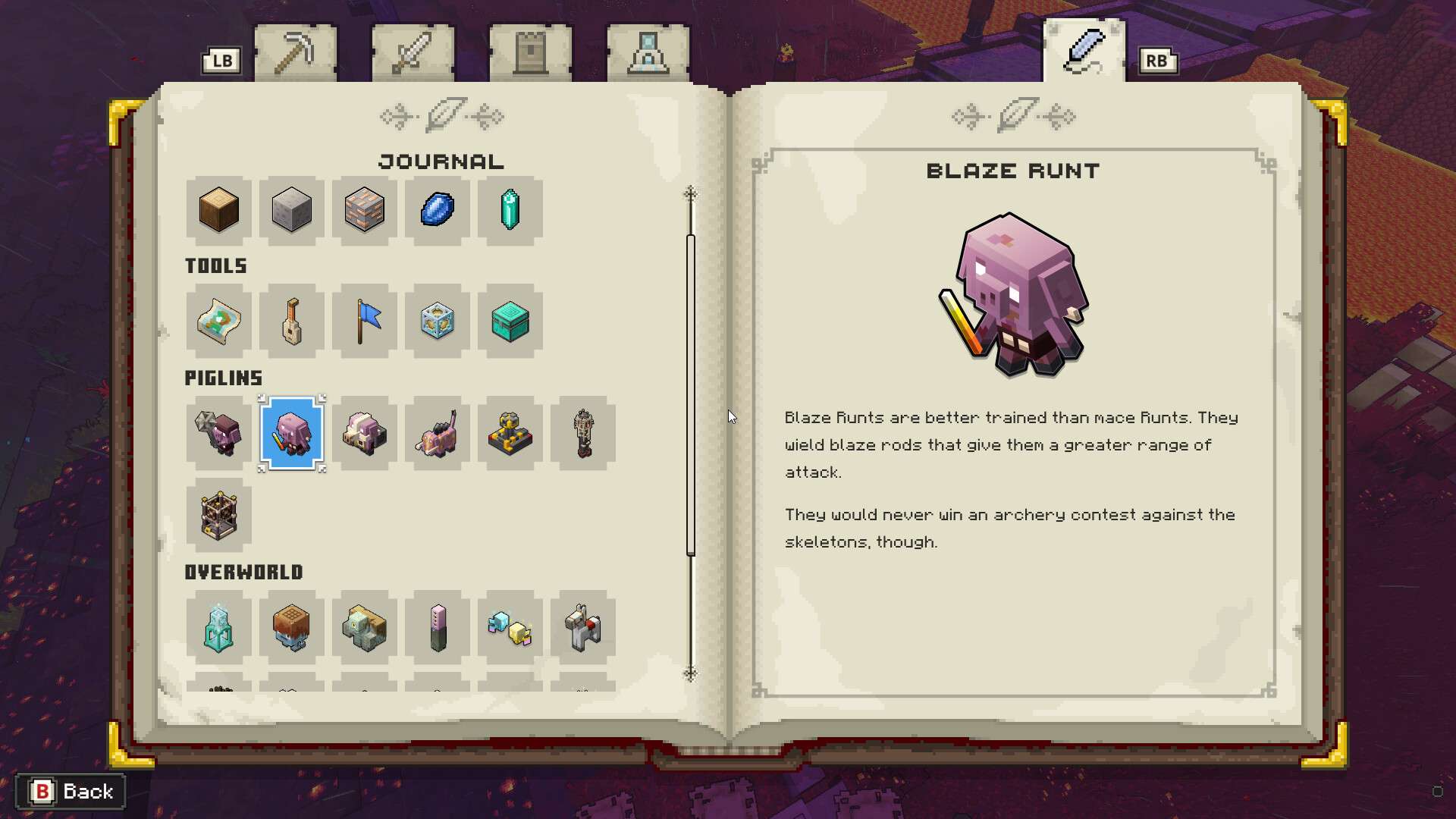The height and width of the screenshot is (819, 1456).
Task: Open the teleport pad tab
Action: click(x=648, y=52)
